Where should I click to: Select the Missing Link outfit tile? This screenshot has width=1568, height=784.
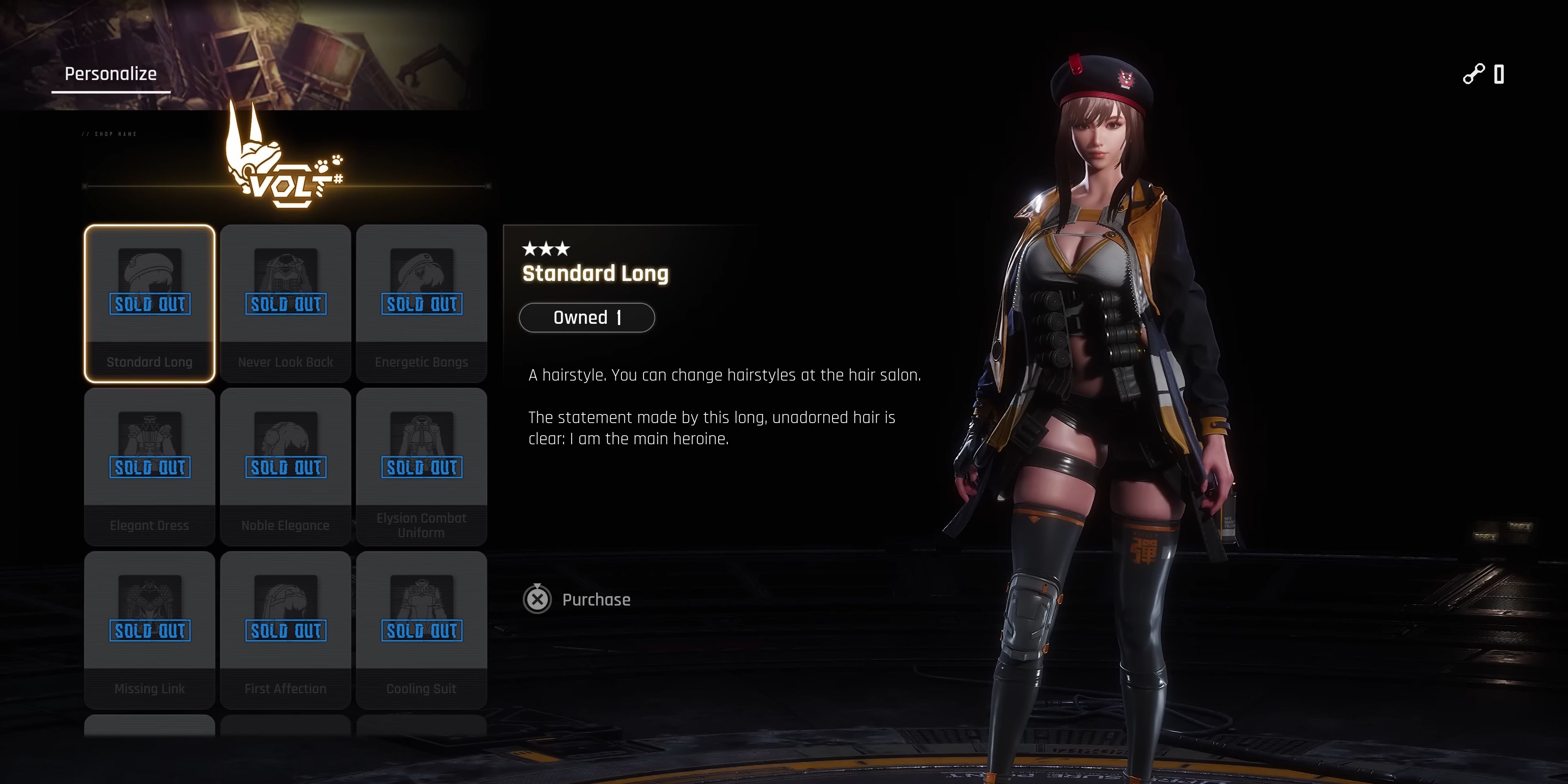(150, 629)
